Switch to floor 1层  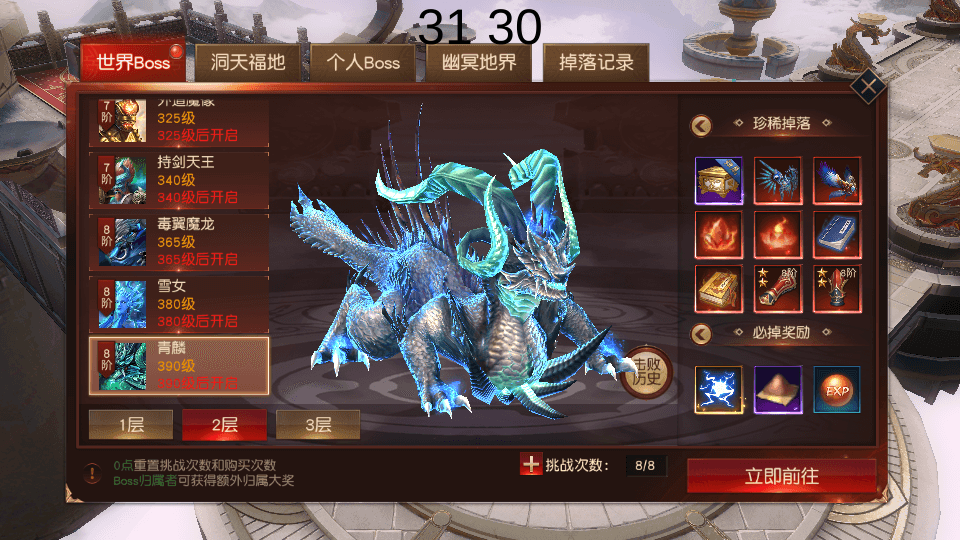(x=131, y=425)
